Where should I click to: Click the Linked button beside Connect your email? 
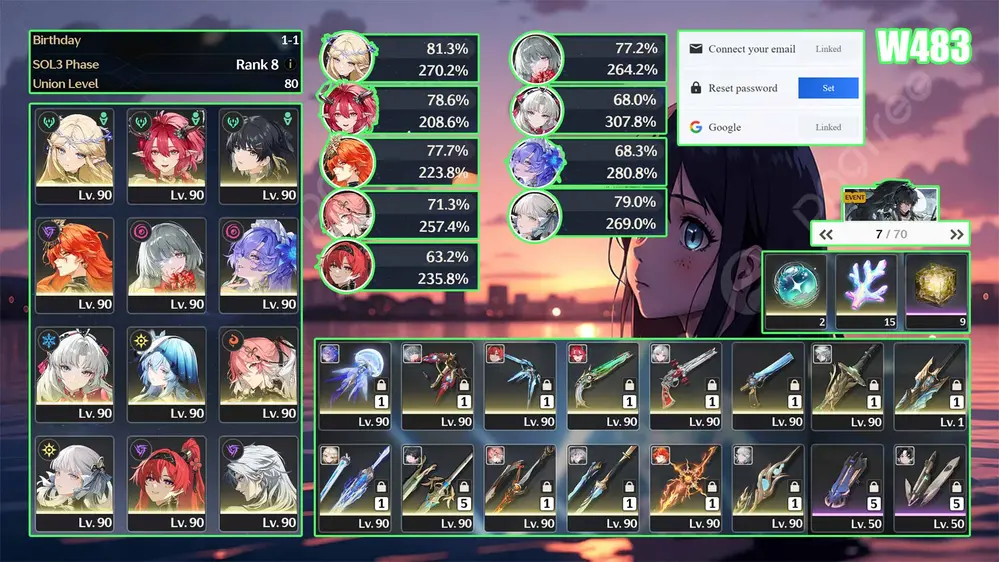click(x=828, y=49)
